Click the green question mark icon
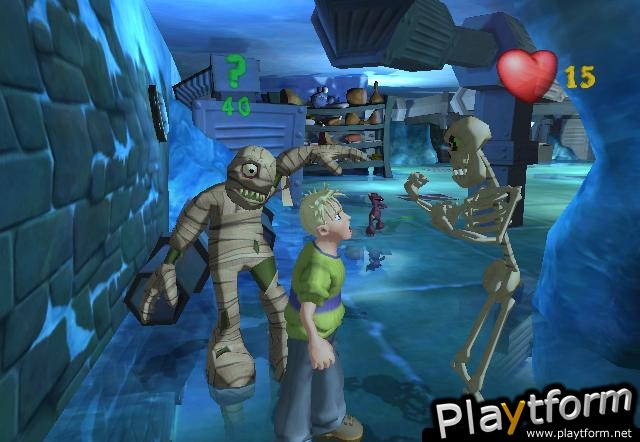Image resolution: width=640 pixels, height=442 pixels. coord(235,73)
